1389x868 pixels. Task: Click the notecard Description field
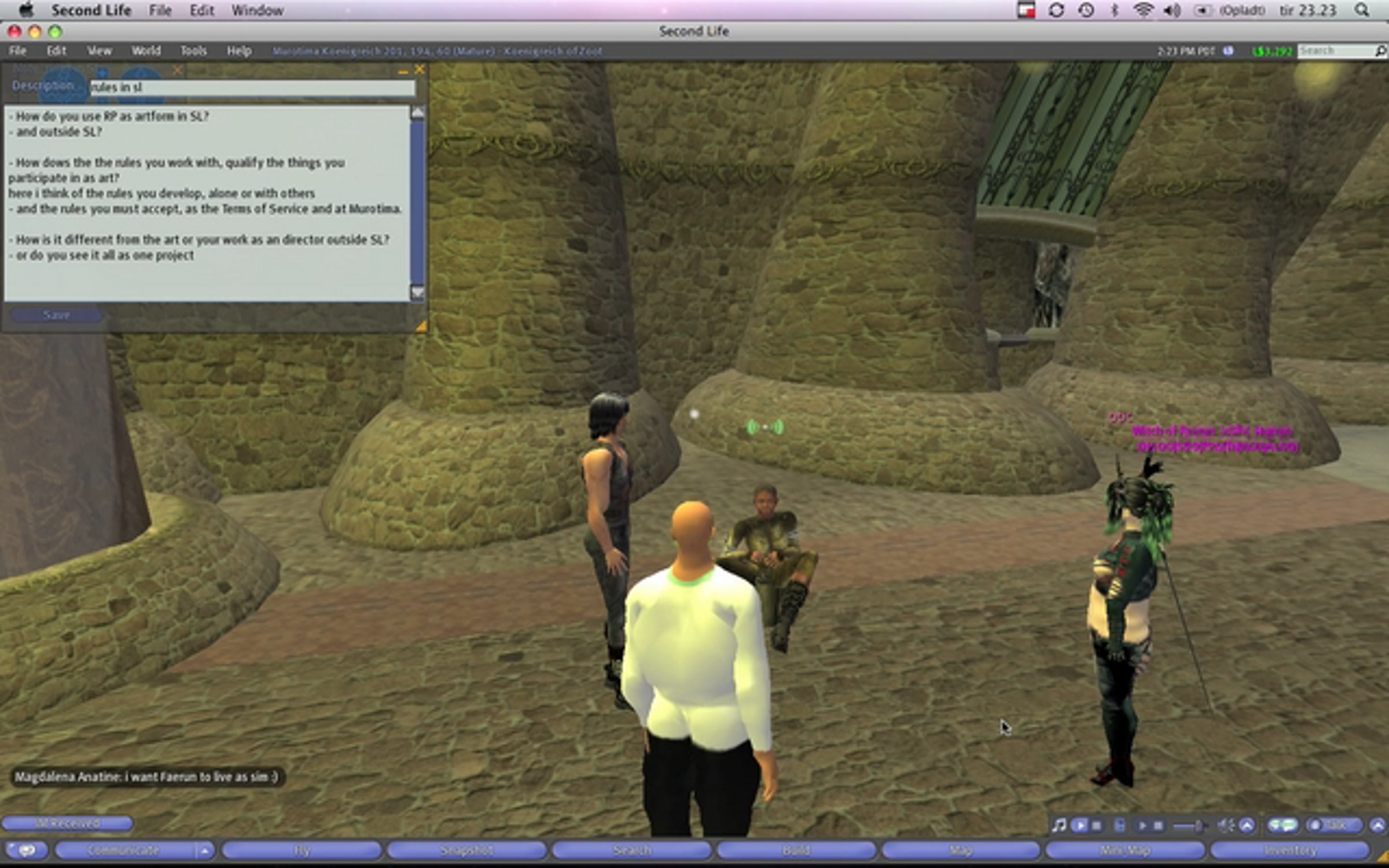point(252,87)
